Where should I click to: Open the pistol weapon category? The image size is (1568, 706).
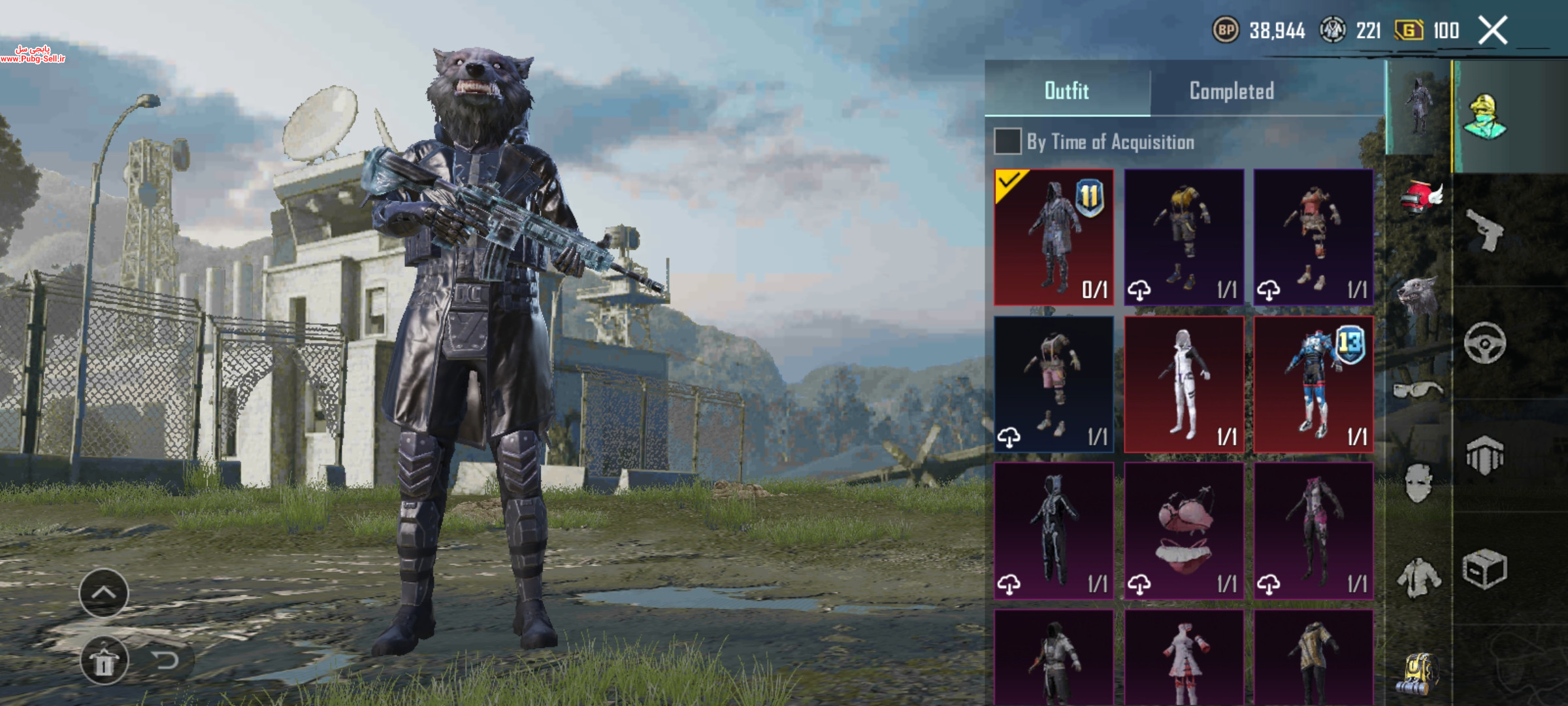pos(1484,229)
